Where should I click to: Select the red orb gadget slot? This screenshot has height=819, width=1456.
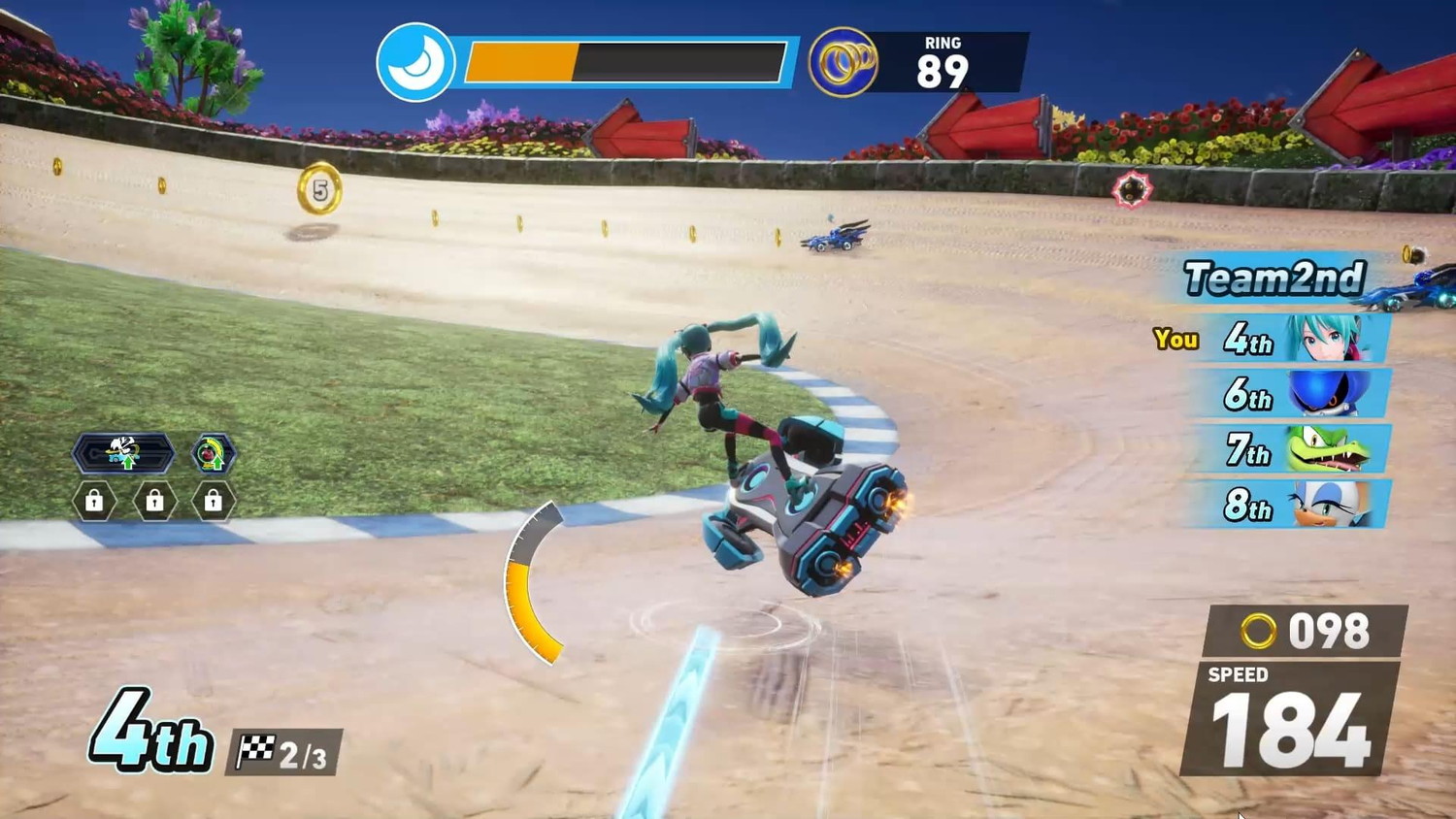pyautogui.click(x=213, y=453)
